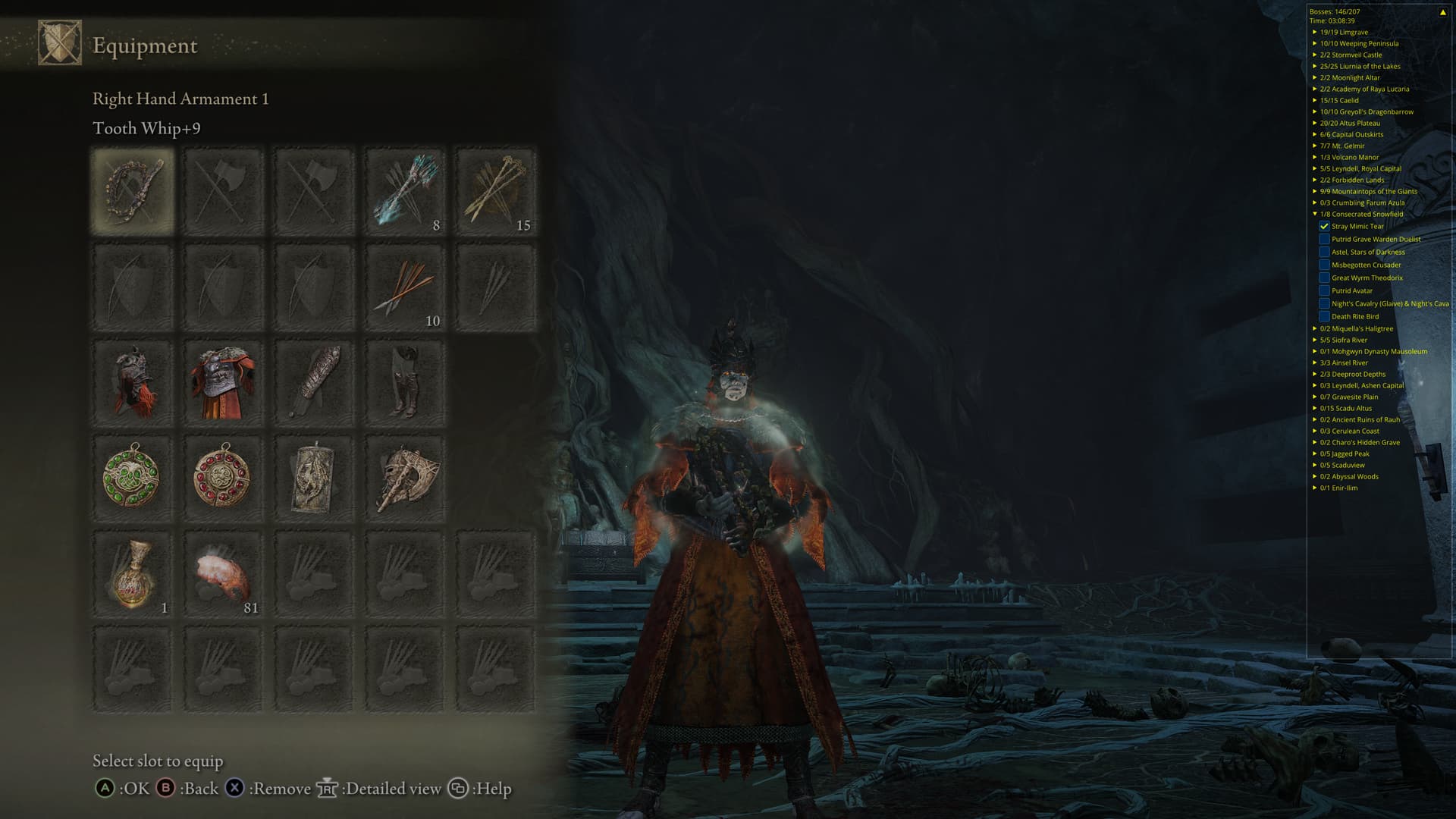Check off Astel, Stars of Darkness
Viewport: 1456px width, 819px height.
[1324, 253]
